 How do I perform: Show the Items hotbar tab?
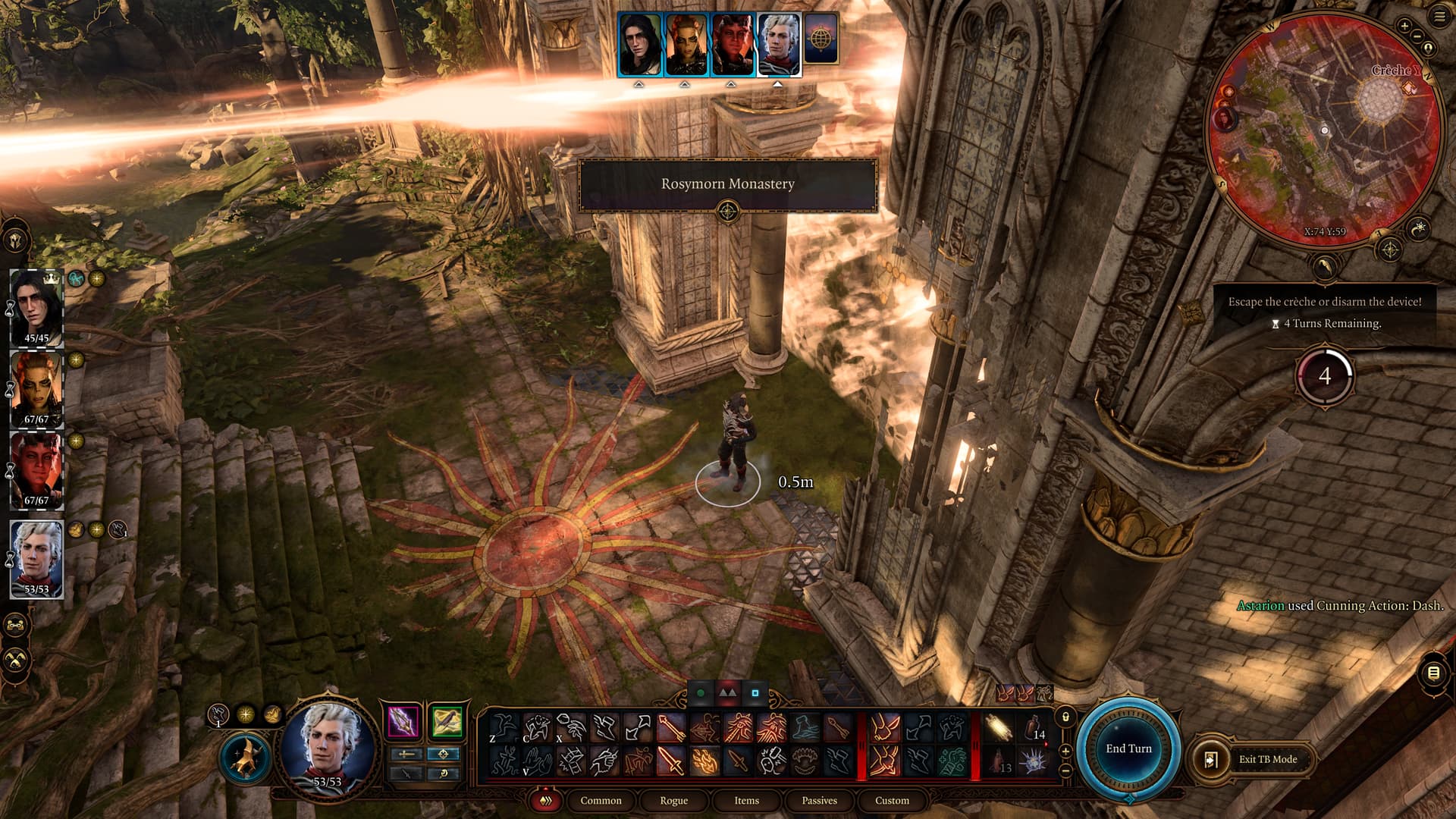[746, 801]
